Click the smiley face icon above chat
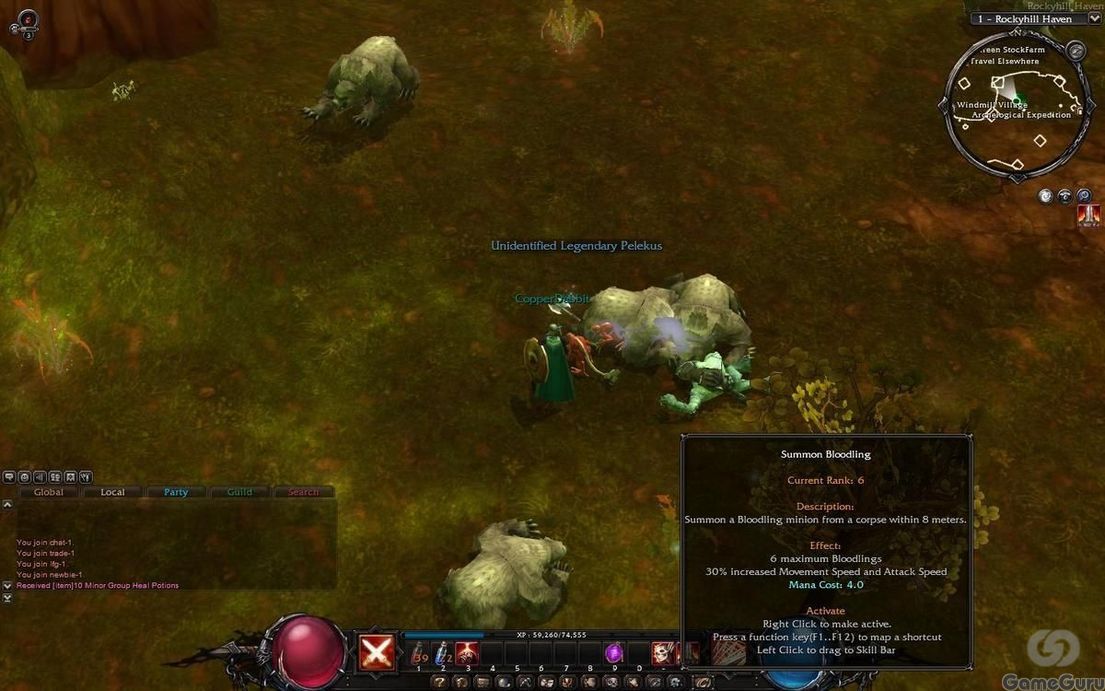This screenshot has width=1105, height=691. tap(24, 477)
